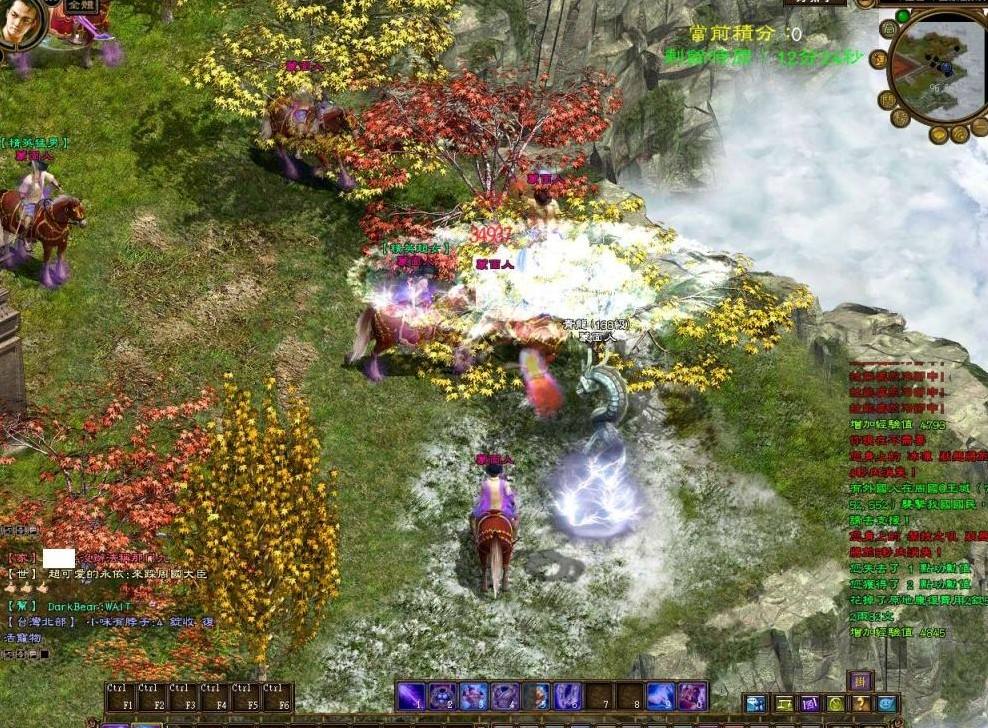Image resolution: width=988 pixels, height=728 pixels.
Task: Open the green round icon menu button
Action: tap(835, 704)
